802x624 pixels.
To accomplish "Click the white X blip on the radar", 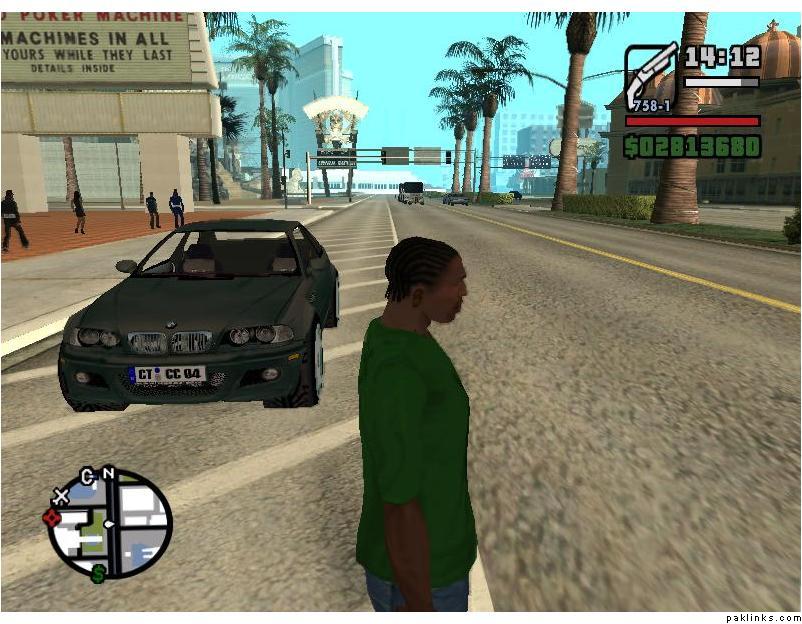I will pos(61,495).
